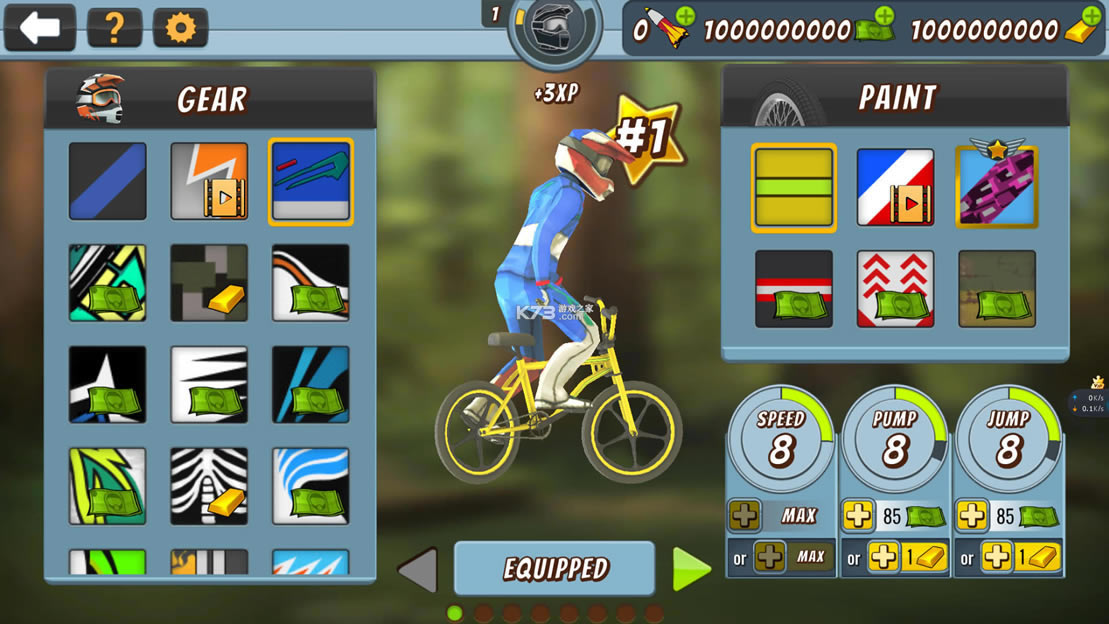Show the next bike with green arrow
1109x624 pixels.
click(691, 569)
